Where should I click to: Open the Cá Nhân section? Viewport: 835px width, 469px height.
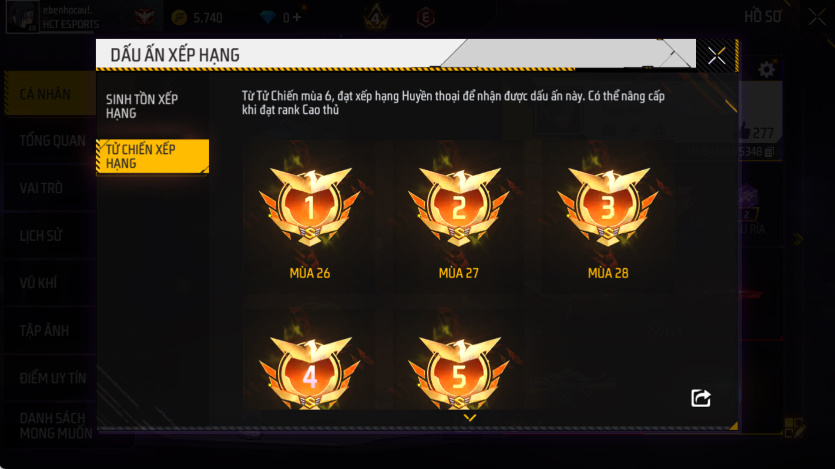pyautogui.click(x=46, y=95)
